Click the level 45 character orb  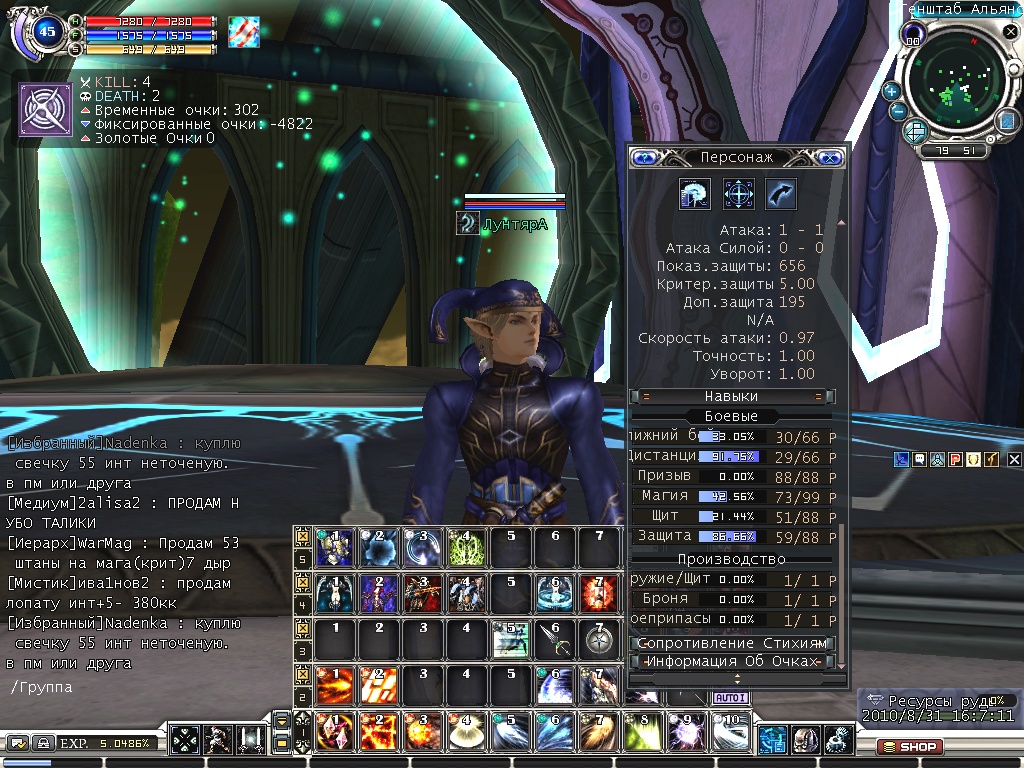click(46, 32)
